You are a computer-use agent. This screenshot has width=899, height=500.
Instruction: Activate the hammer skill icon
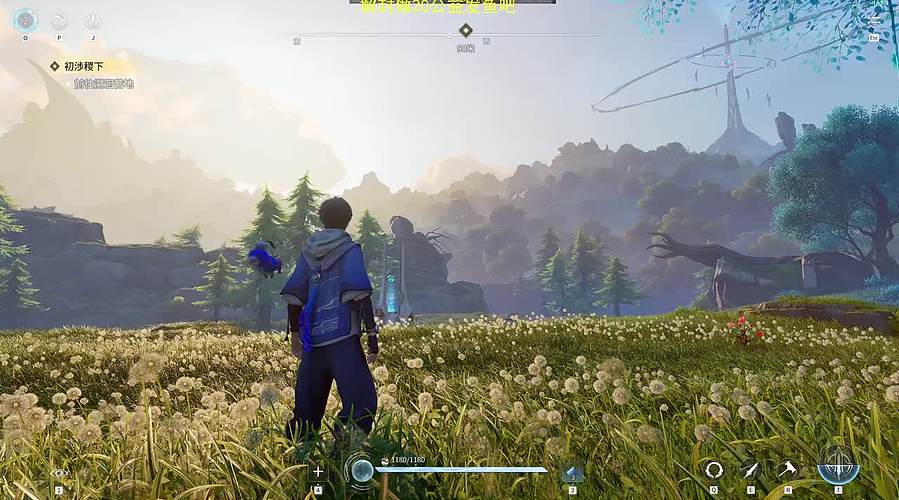[x=788, y=469]
